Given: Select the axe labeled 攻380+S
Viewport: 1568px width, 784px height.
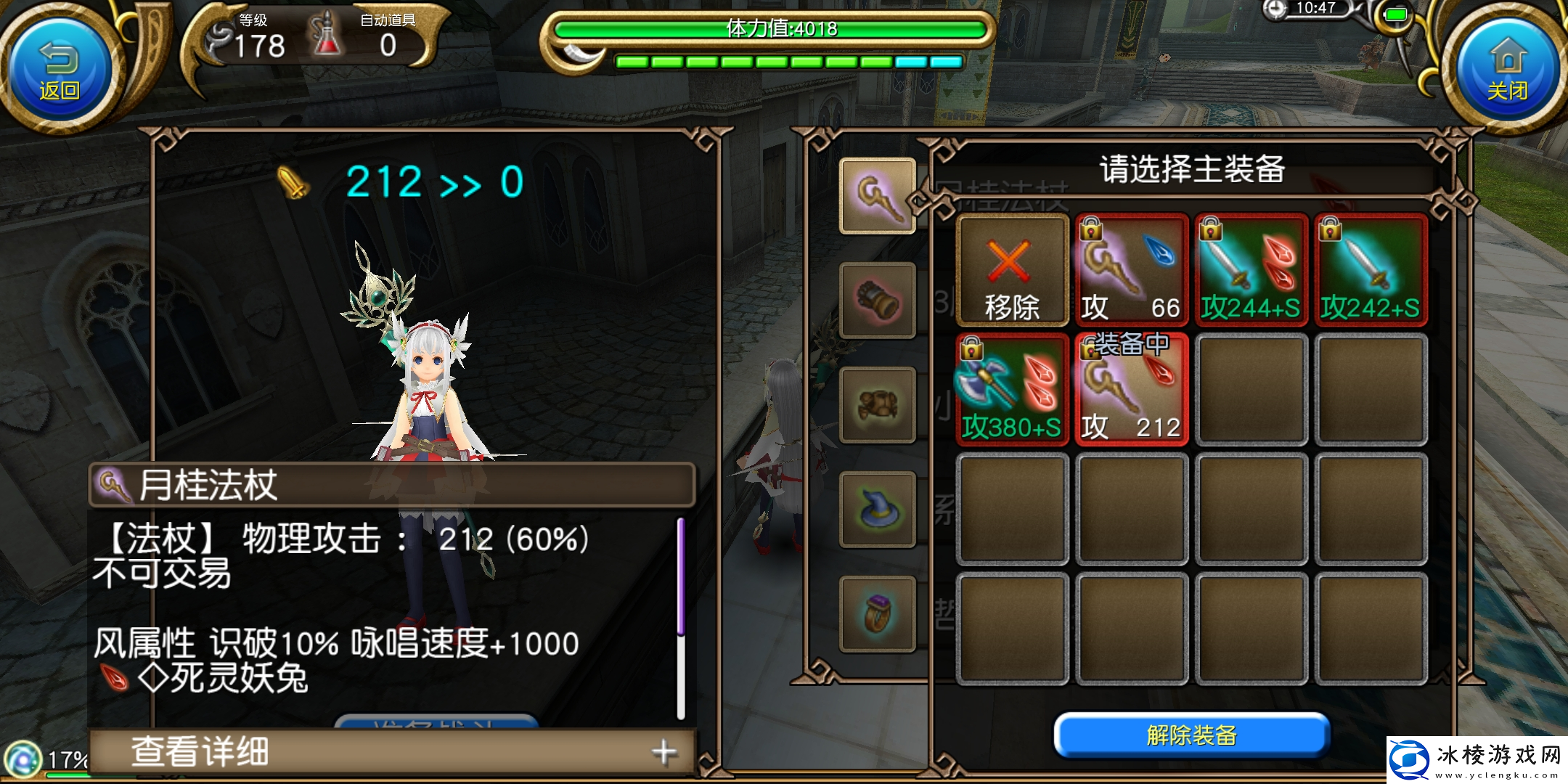Looking at the screenshot, I should (x=1012, y=390).
